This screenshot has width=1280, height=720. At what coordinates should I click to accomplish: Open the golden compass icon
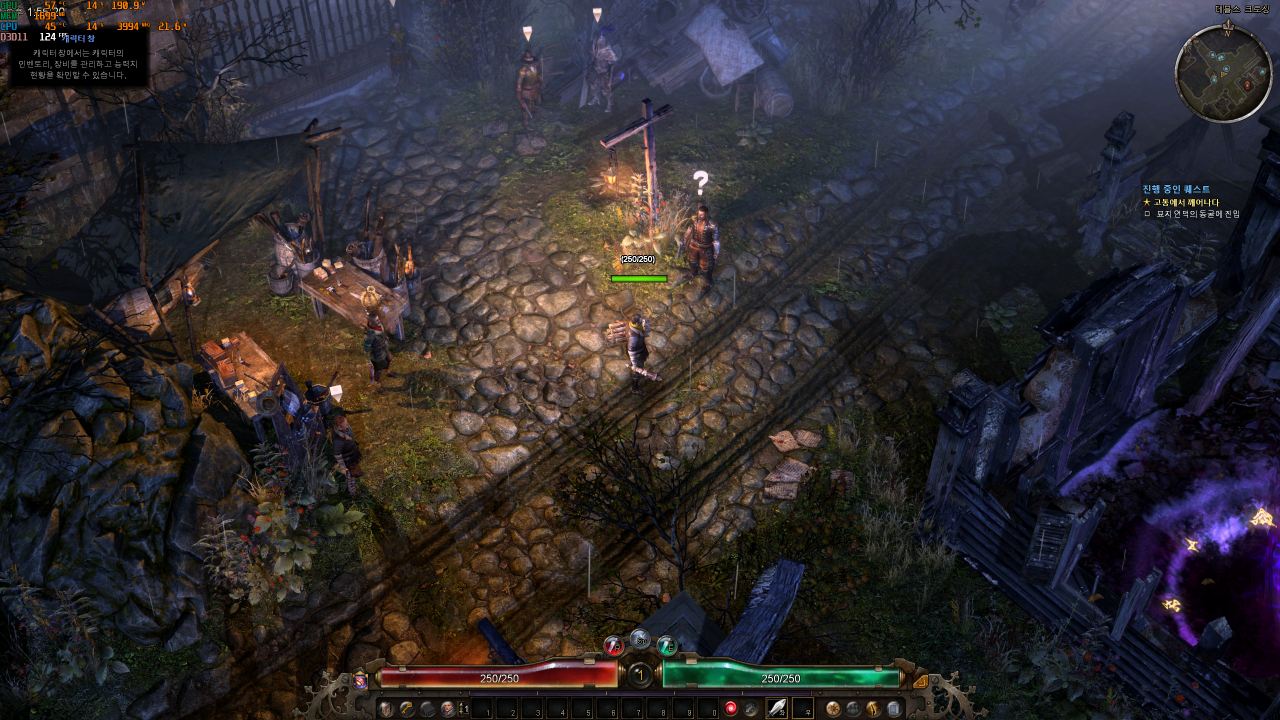click(x=833, y=709)
